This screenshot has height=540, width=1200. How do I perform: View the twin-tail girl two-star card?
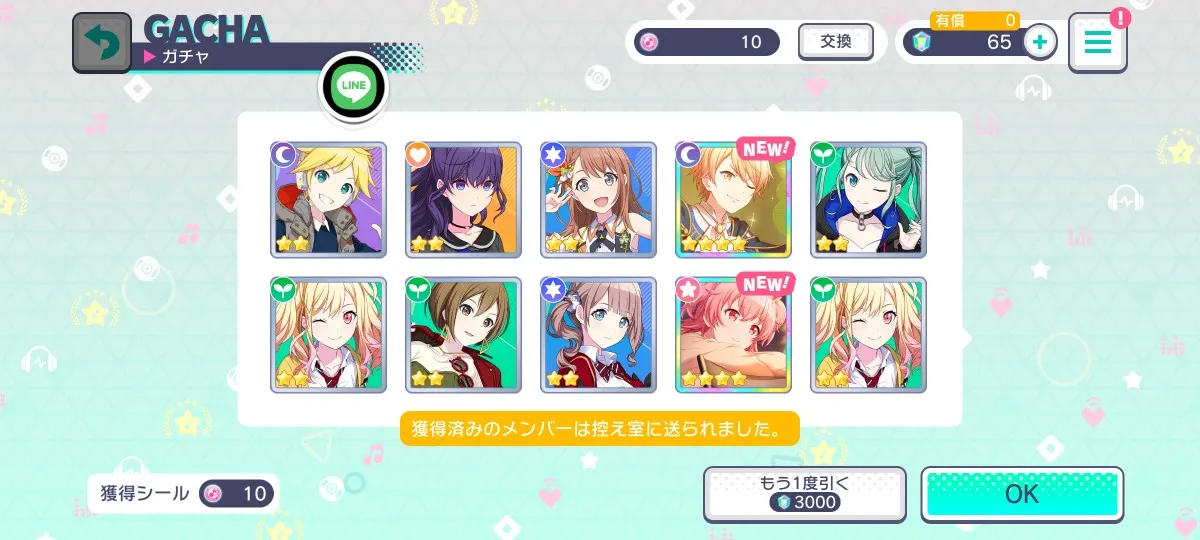[x=598, y=335]
